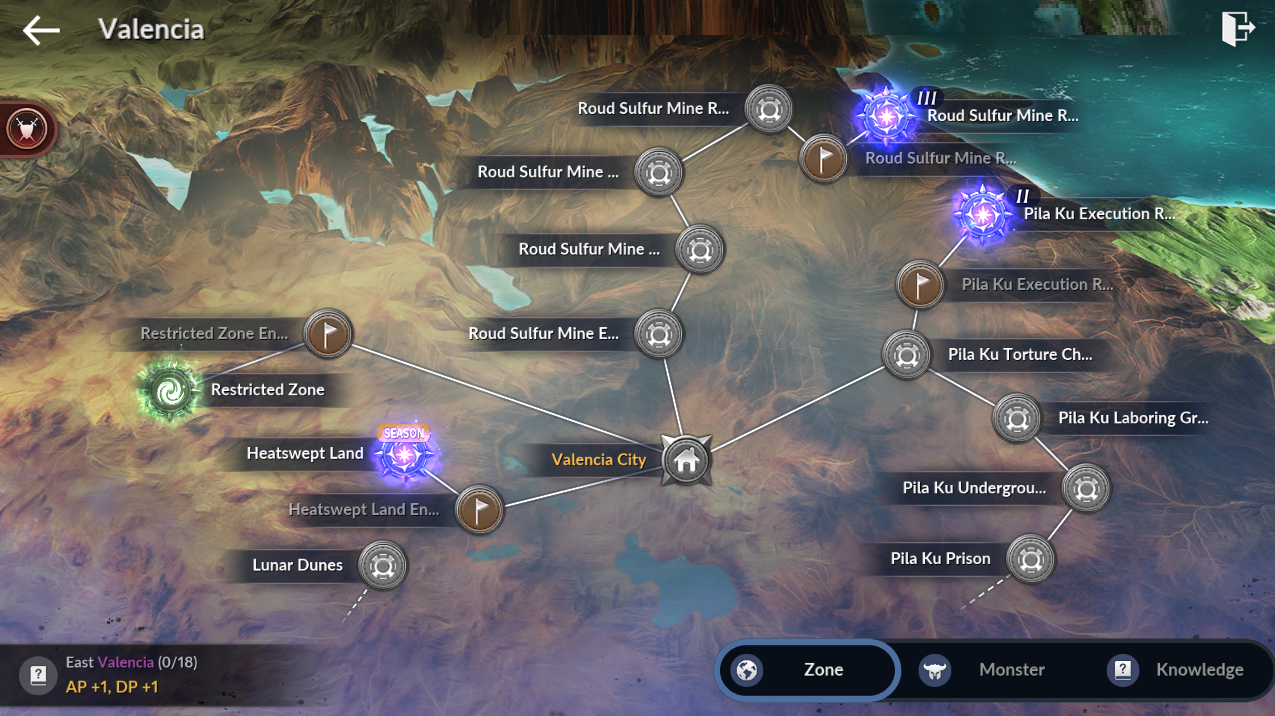Select the Restricted Zone green swirl marker
The height and width of the screenshot is (716, 1275).
click(168, 391)
